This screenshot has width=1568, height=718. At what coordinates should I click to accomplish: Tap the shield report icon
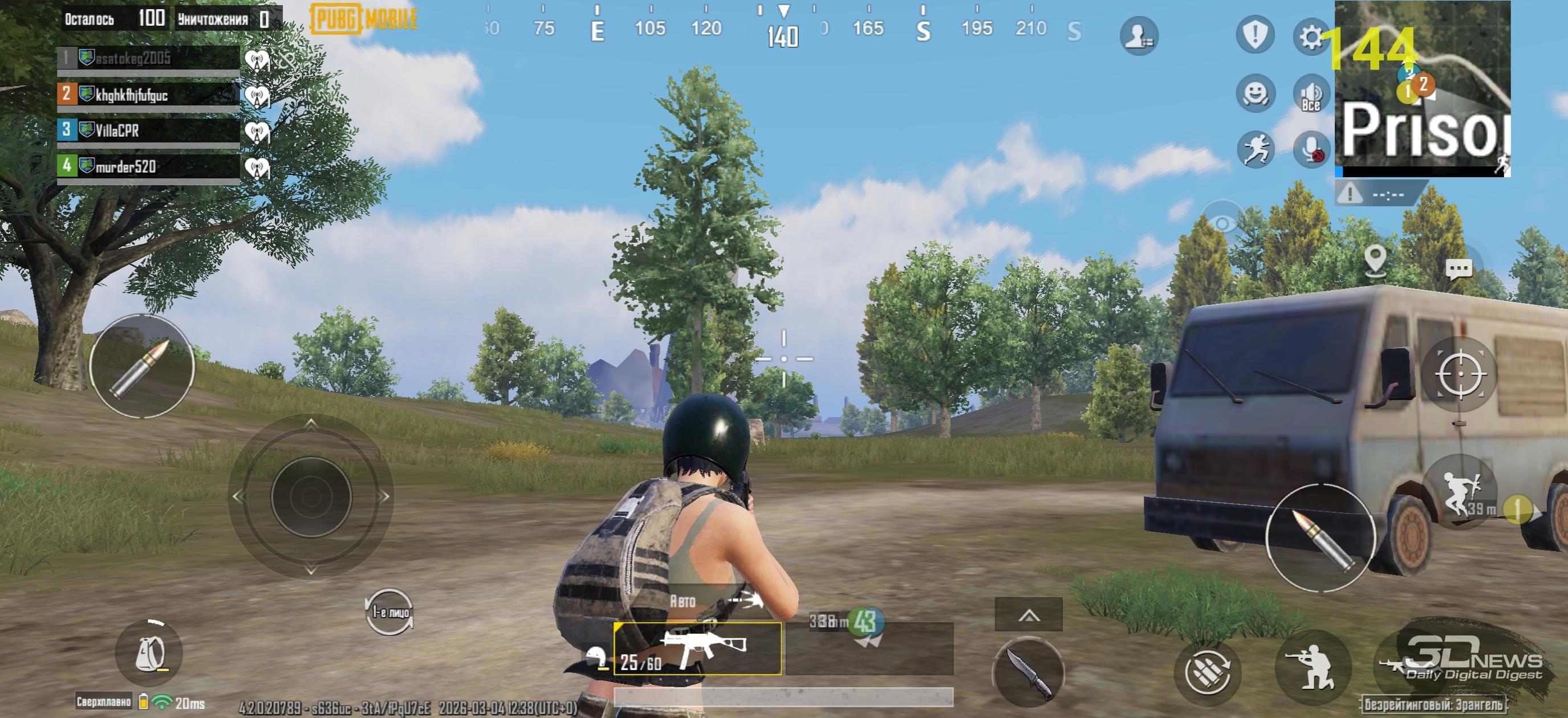pyautogui.click(x=1254, y=35)
